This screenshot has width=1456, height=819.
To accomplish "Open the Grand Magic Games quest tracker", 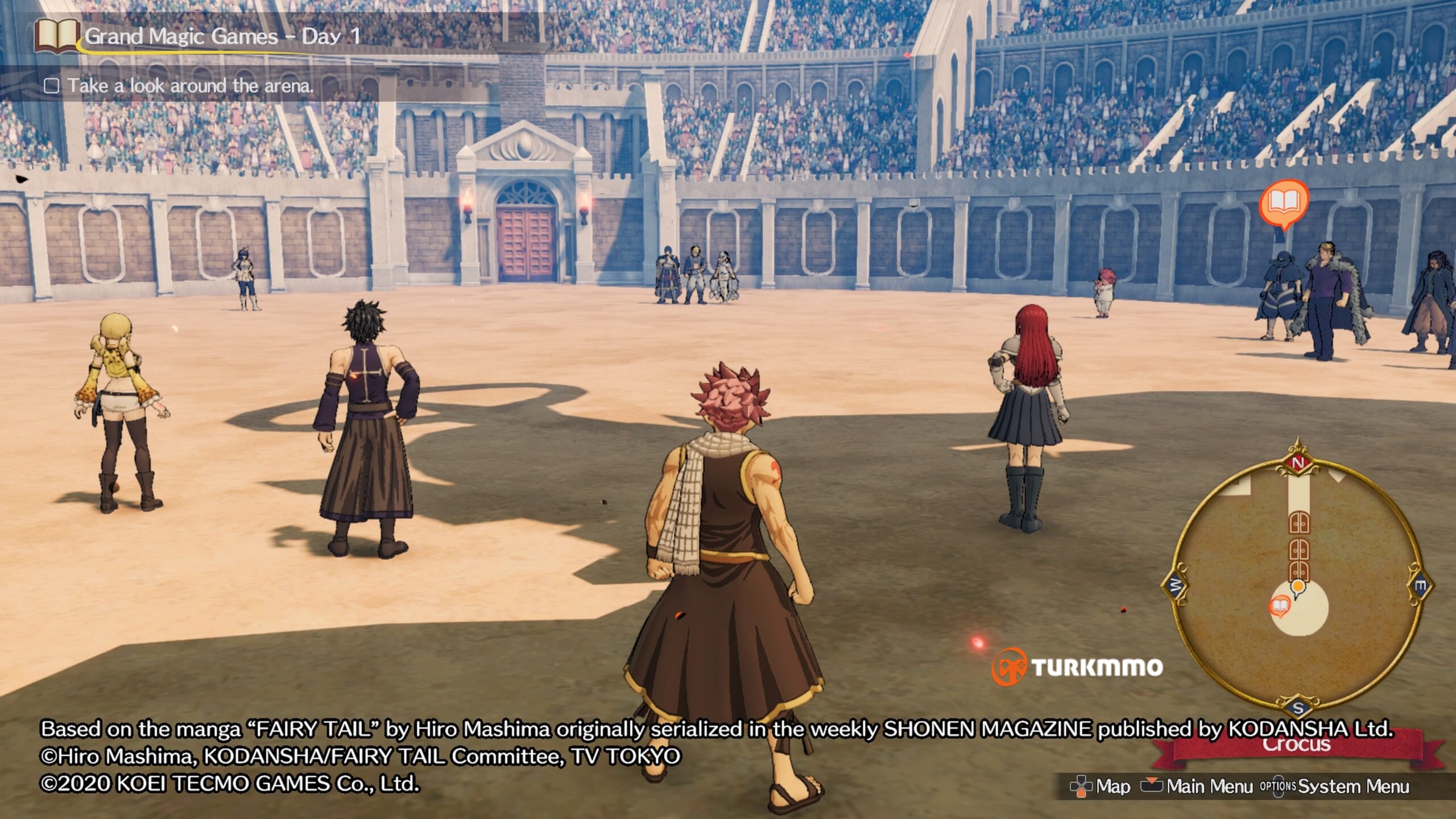I will click(222, 36).
